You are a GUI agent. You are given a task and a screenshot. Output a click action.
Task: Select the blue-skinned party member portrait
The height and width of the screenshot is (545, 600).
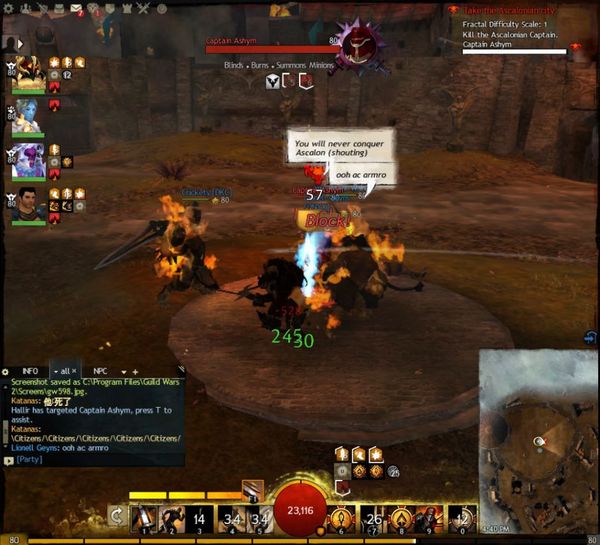(26, 115)
